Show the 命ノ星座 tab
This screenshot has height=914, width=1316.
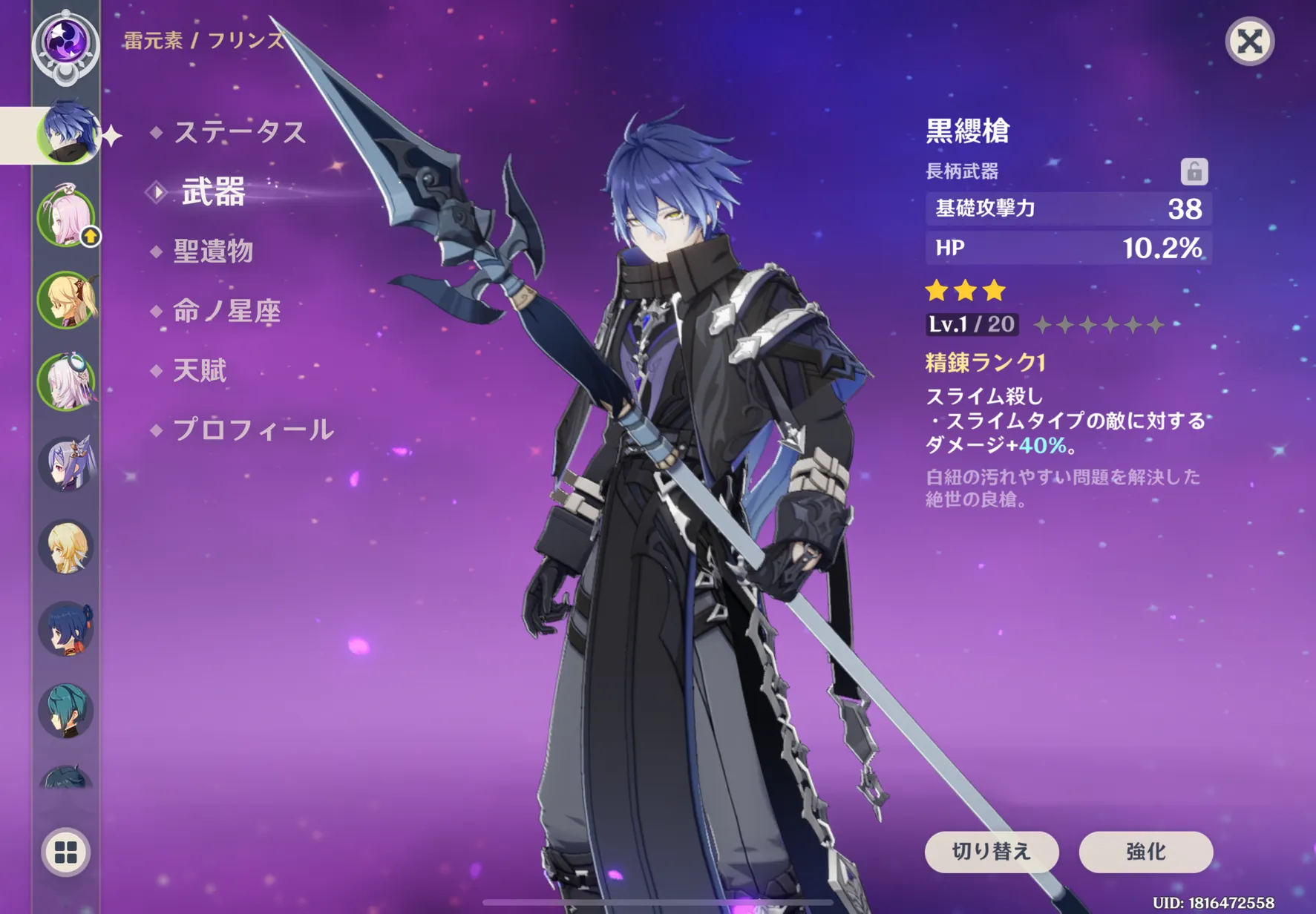point(226,311)
